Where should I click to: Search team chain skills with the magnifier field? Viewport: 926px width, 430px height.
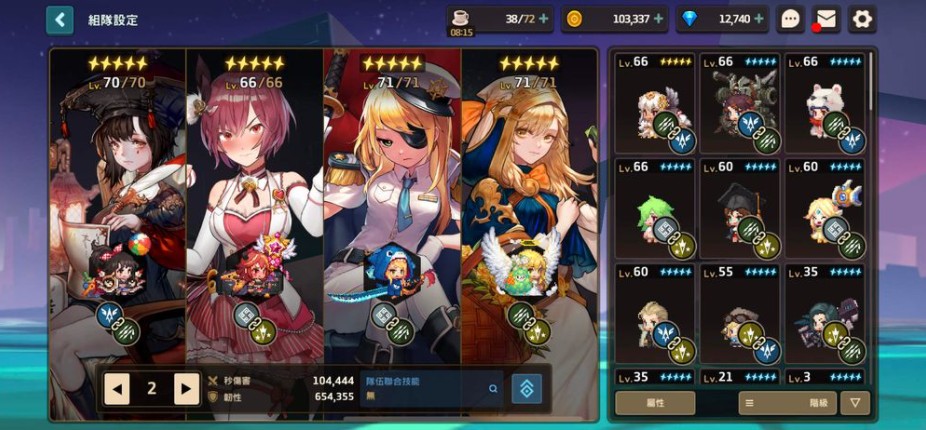pos(430,388)
